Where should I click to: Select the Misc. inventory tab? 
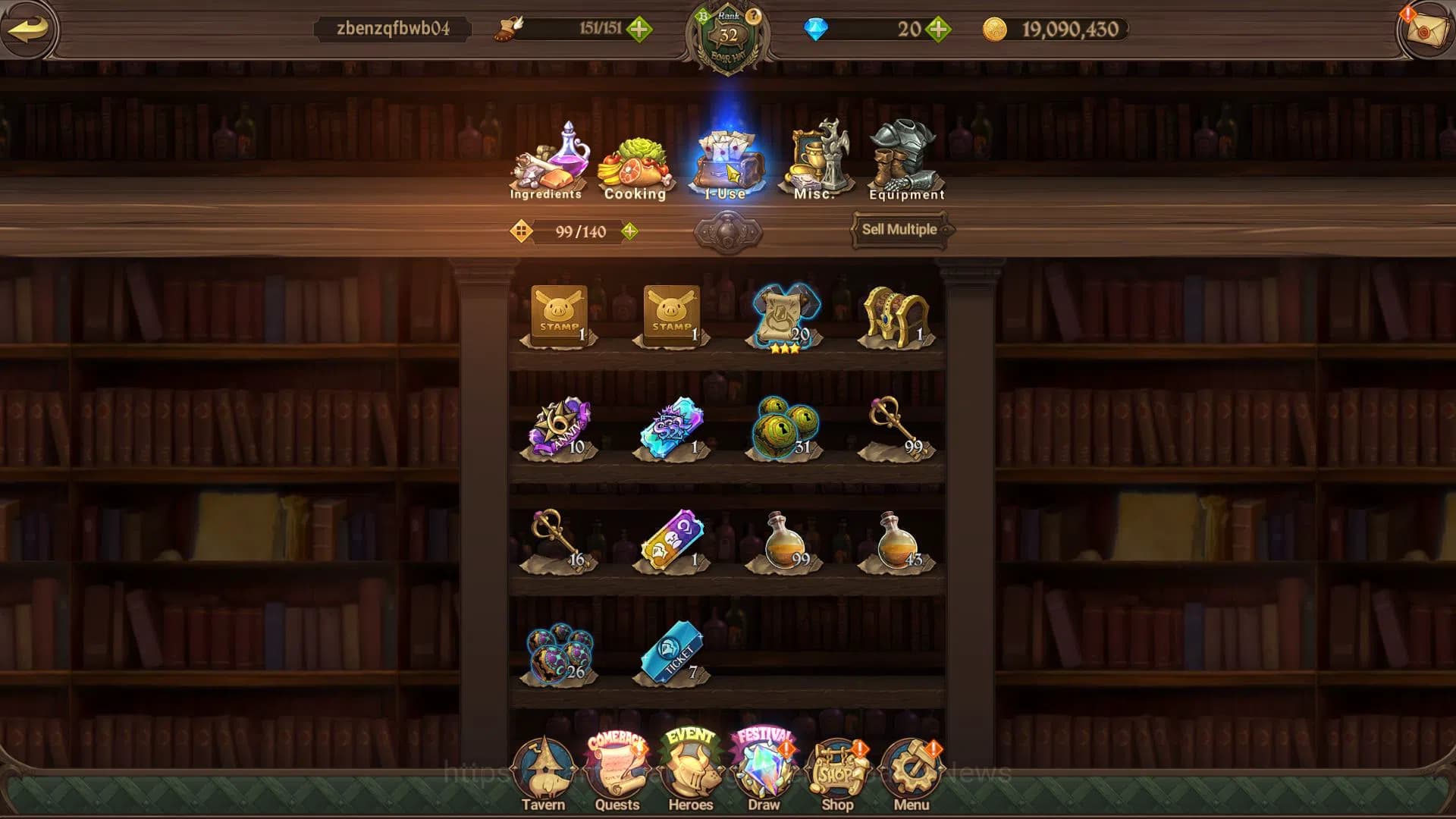[815, 163]
